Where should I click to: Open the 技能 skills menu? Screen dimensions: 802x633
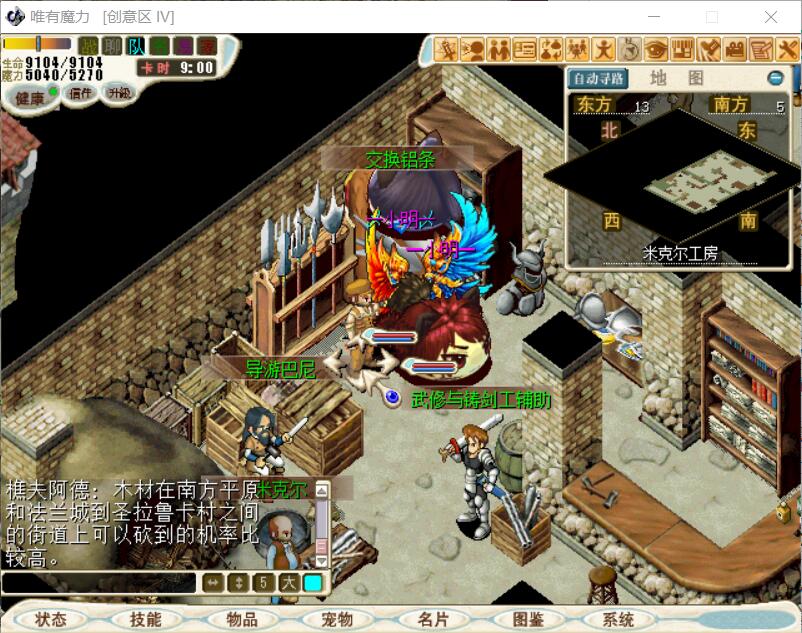coord(145,619)
